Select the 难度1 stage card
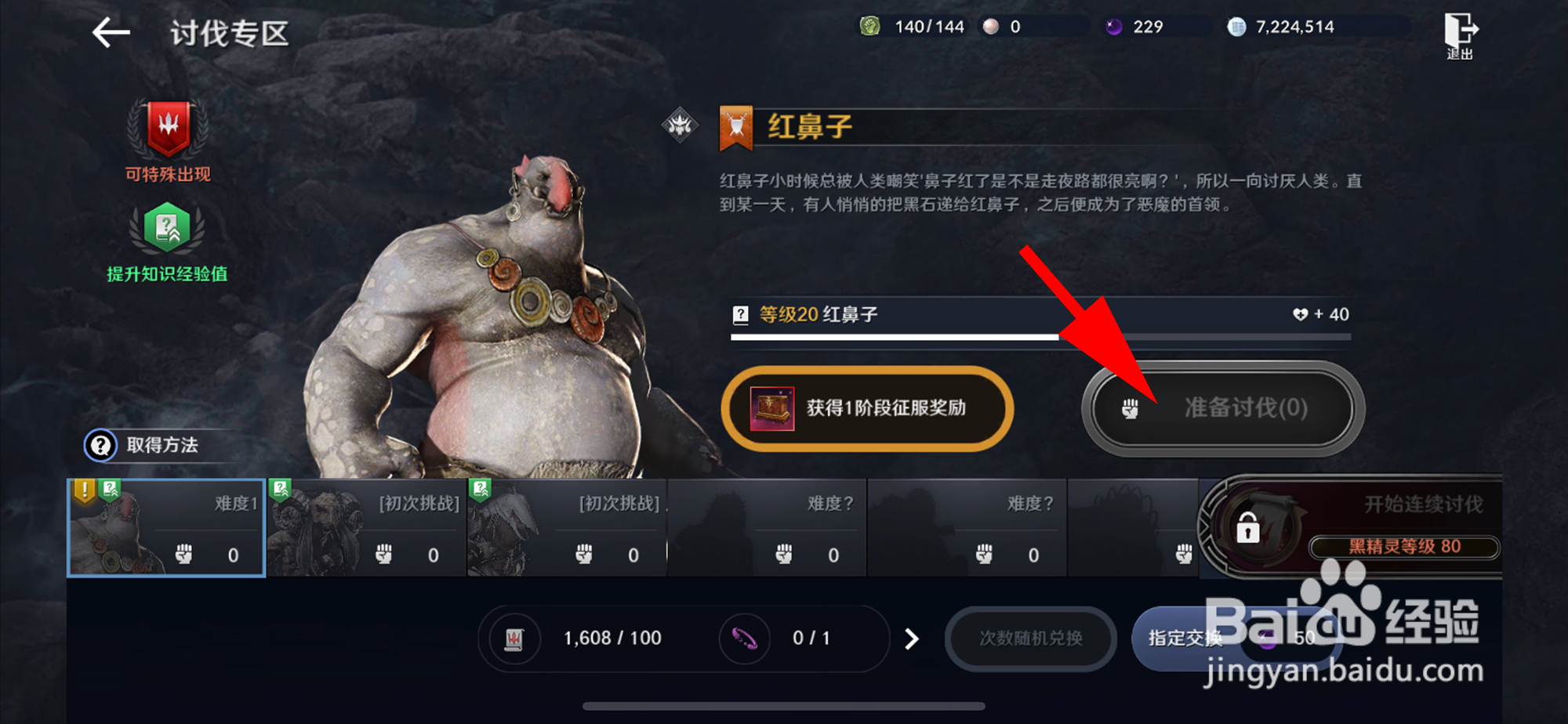Image resolution: width=1568 pixels, height=724 pixels. [x=165, y=527]
